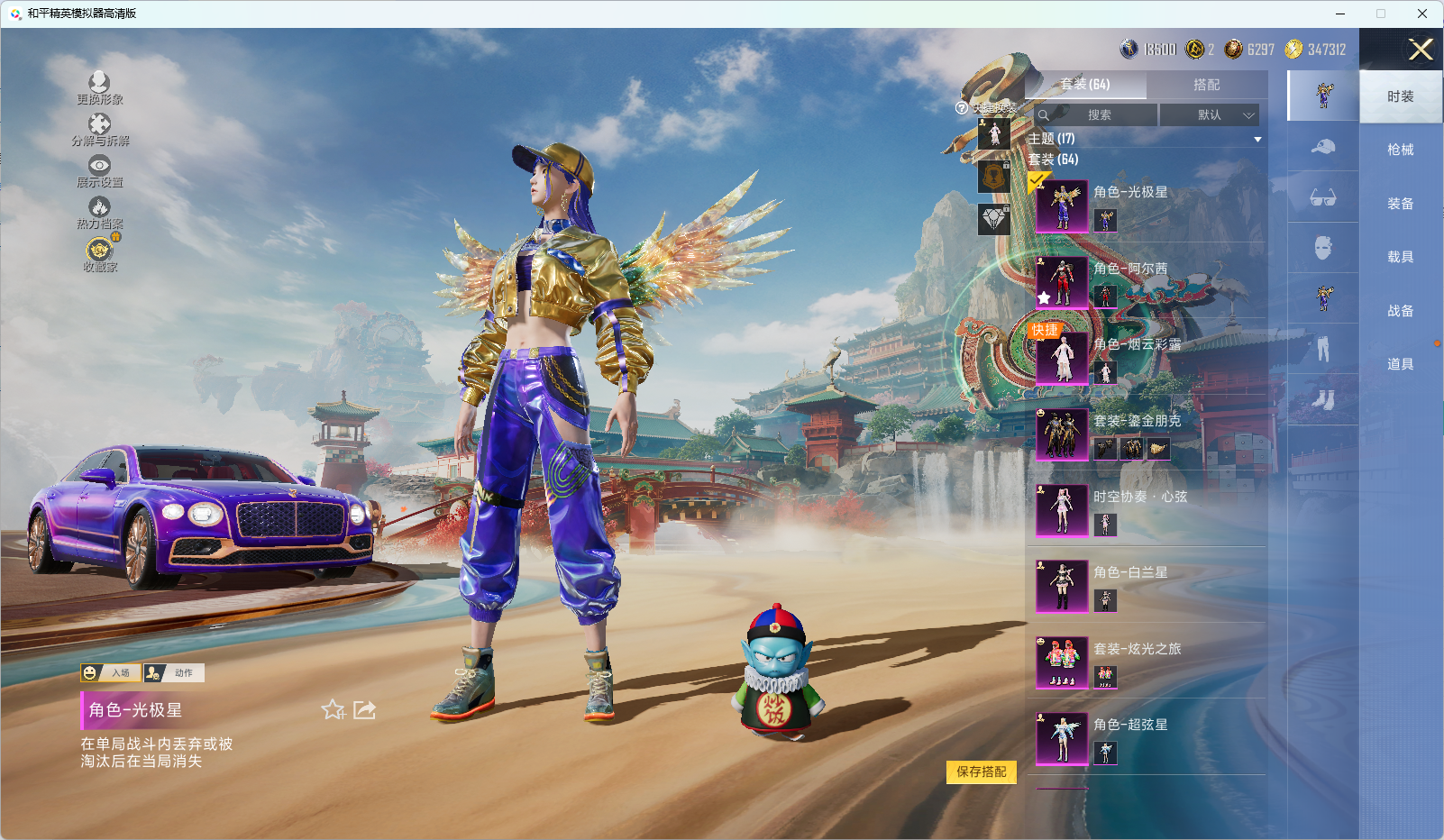Click the 更换形象 icon

(x=99, y=87)
